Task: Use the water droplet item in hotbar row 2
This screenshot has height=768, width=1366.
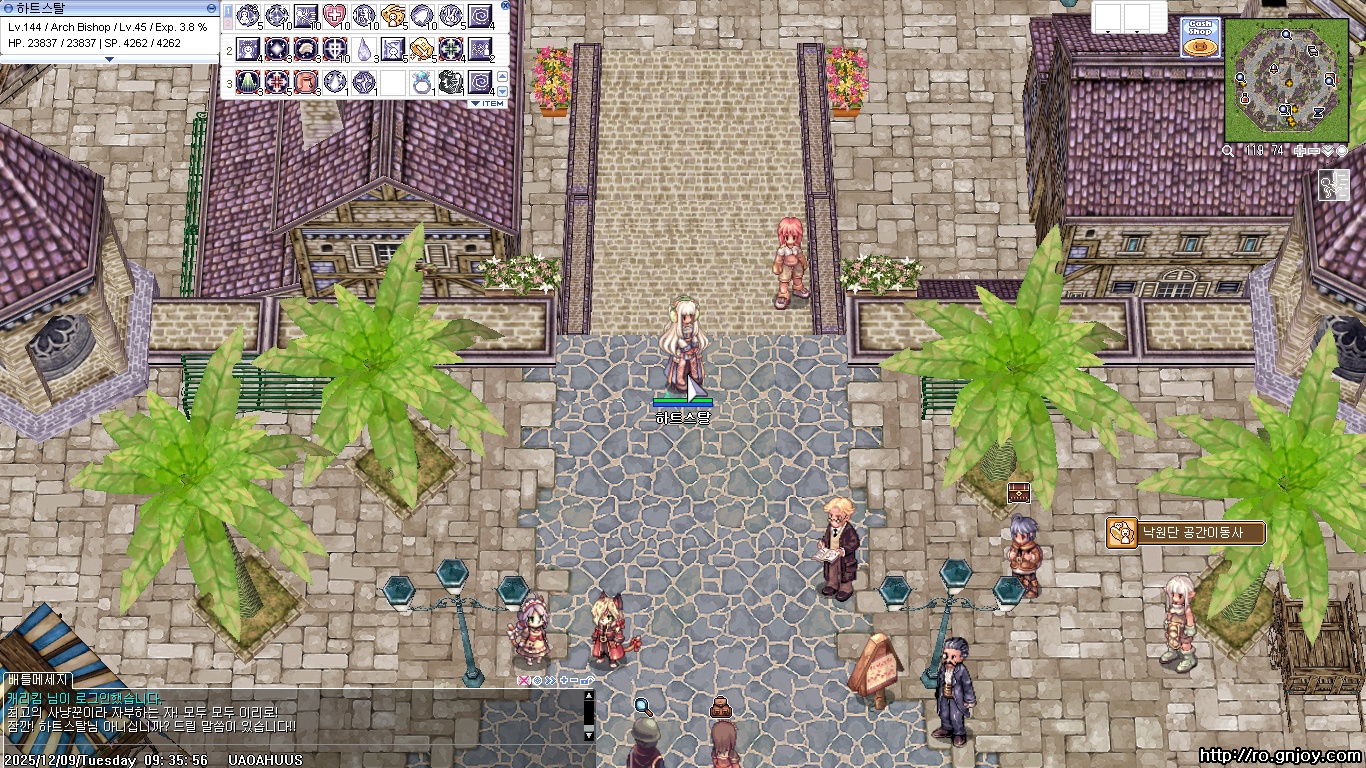Action: point(364,49)
